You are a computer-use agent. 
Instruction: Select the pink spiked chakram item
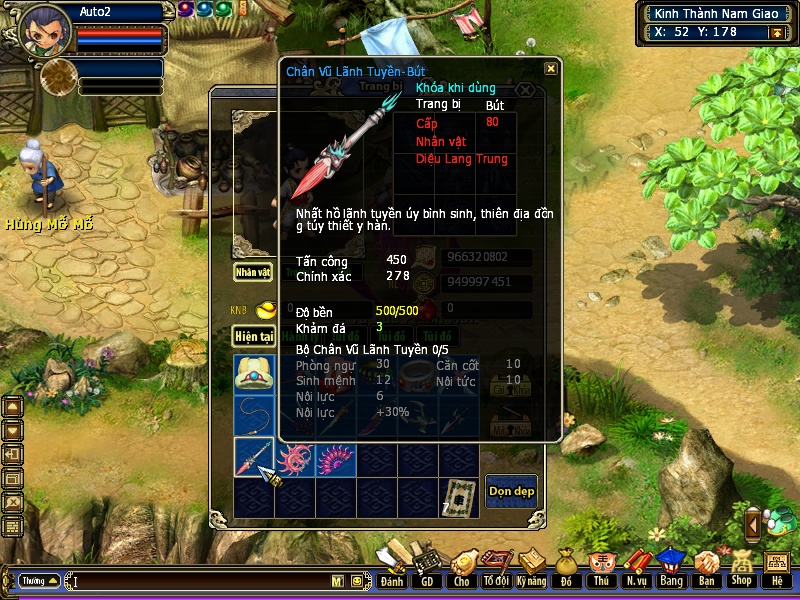coord(296,458)
